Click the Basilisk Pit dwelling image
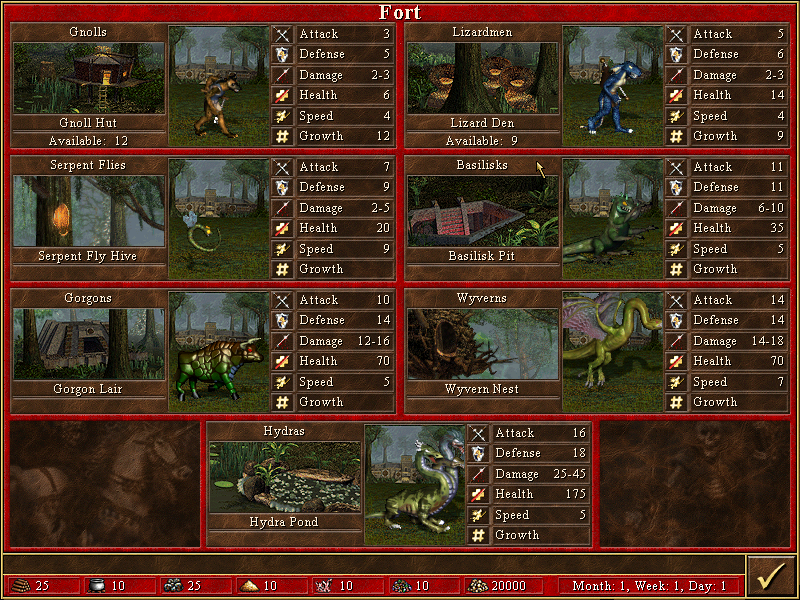Screen dimensions: 800x600 [482, 210]
